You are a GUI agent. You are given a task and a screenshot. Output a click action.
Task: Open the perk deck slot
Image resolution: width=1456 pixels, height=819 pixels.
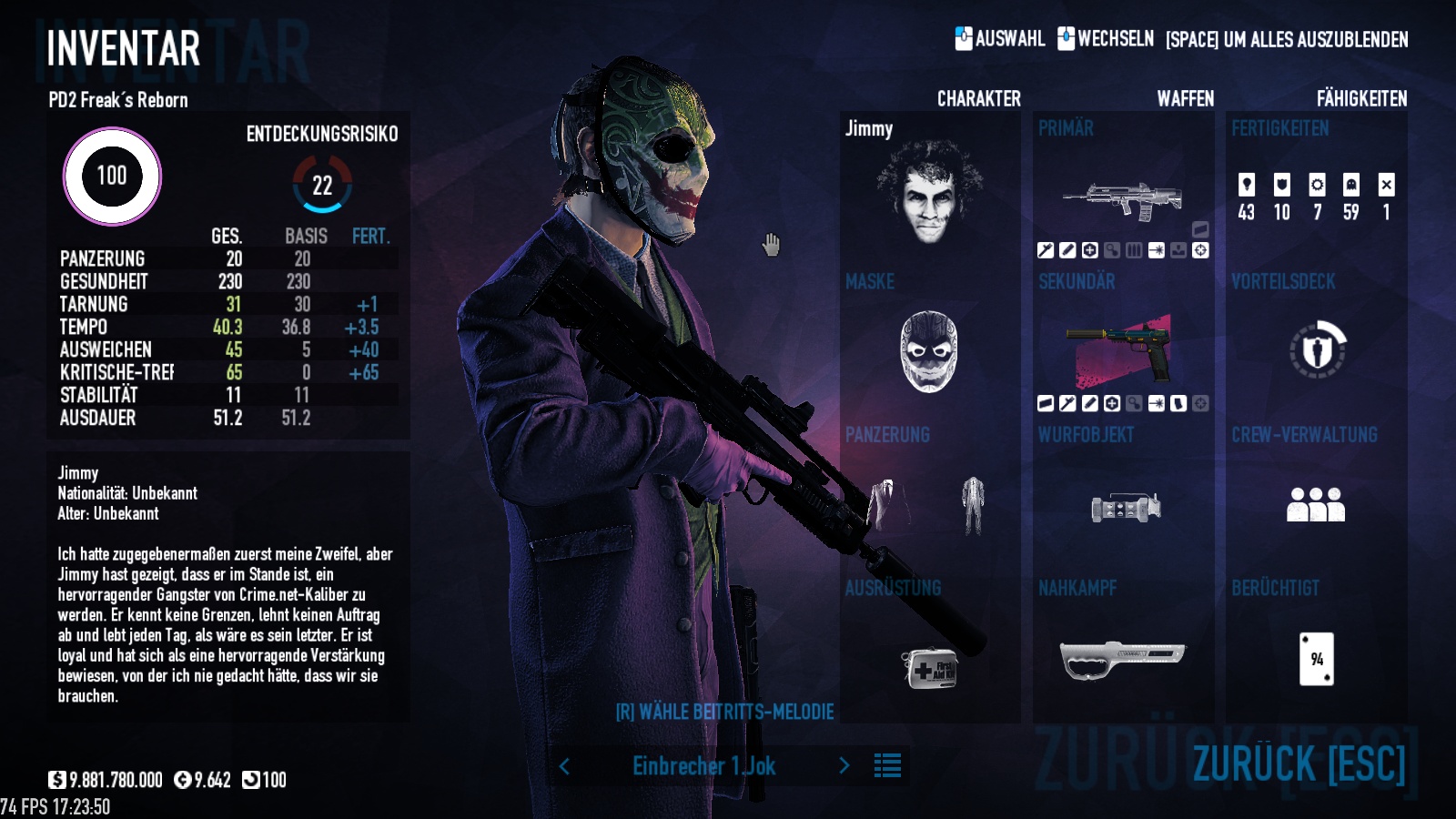[1317, 350]
